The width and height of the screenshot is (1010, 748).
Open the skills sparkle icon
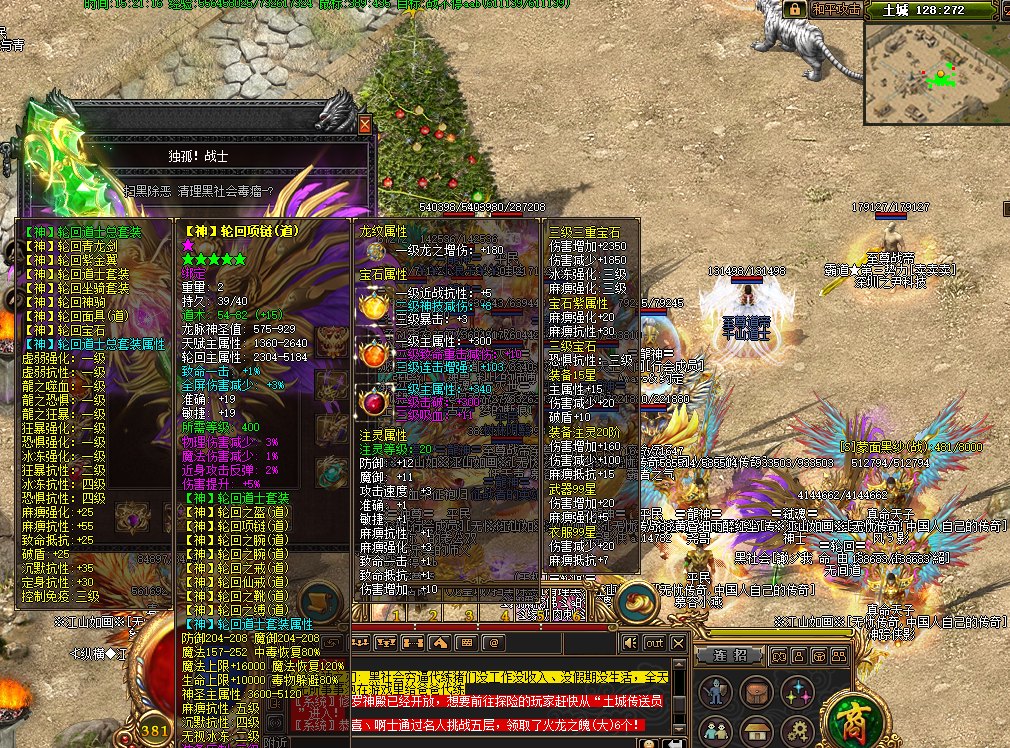click(x=797, y=691)
